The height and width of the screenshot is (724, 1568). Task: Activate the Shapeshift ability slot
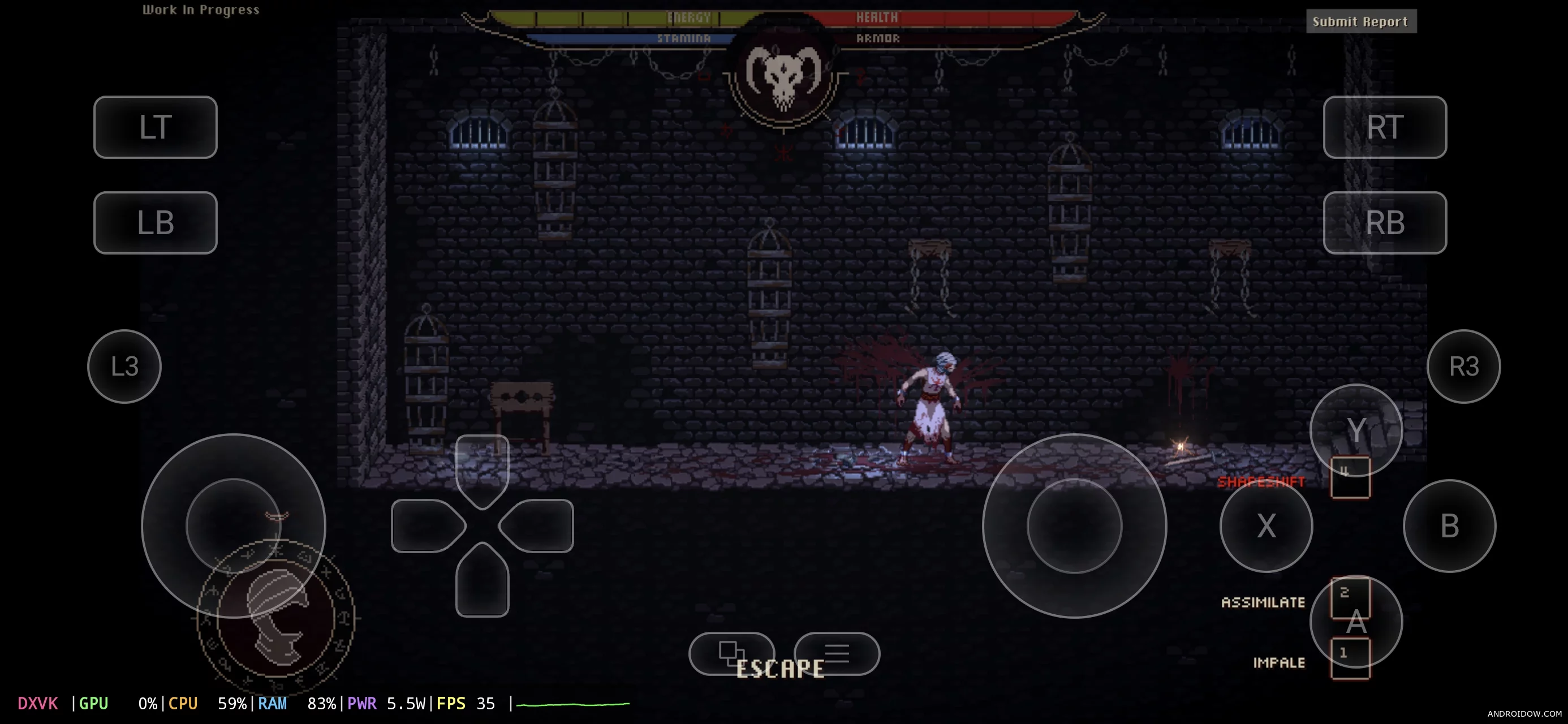1350,477
